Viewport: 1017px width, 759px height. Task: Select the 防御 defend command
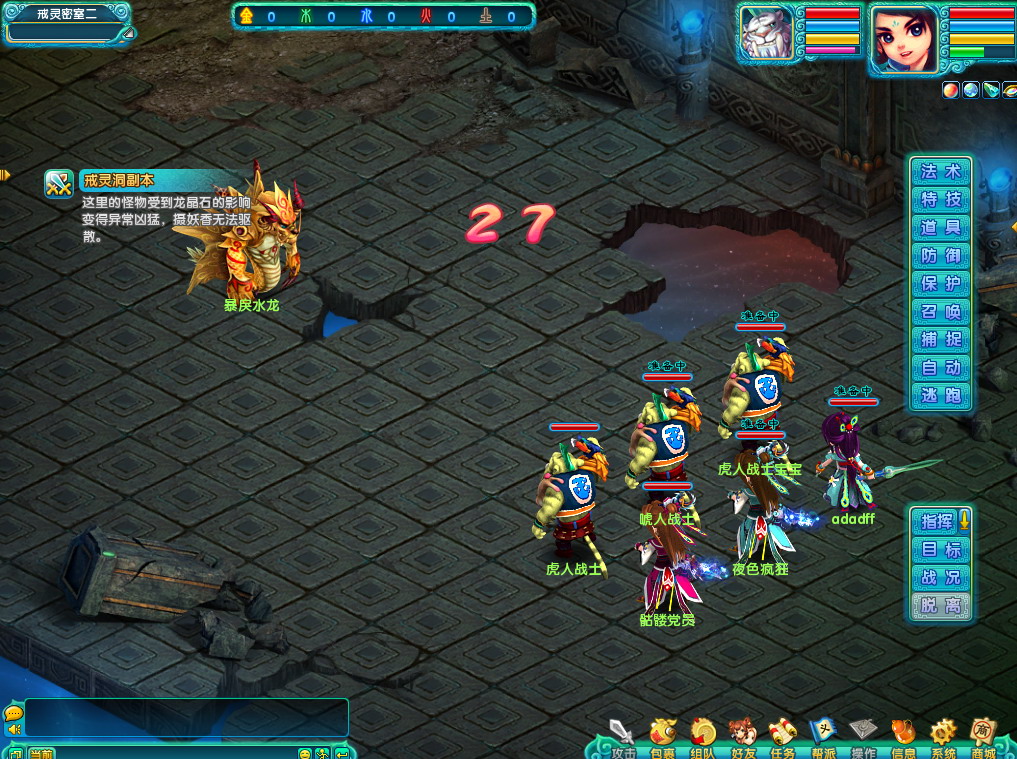[940, 256]
